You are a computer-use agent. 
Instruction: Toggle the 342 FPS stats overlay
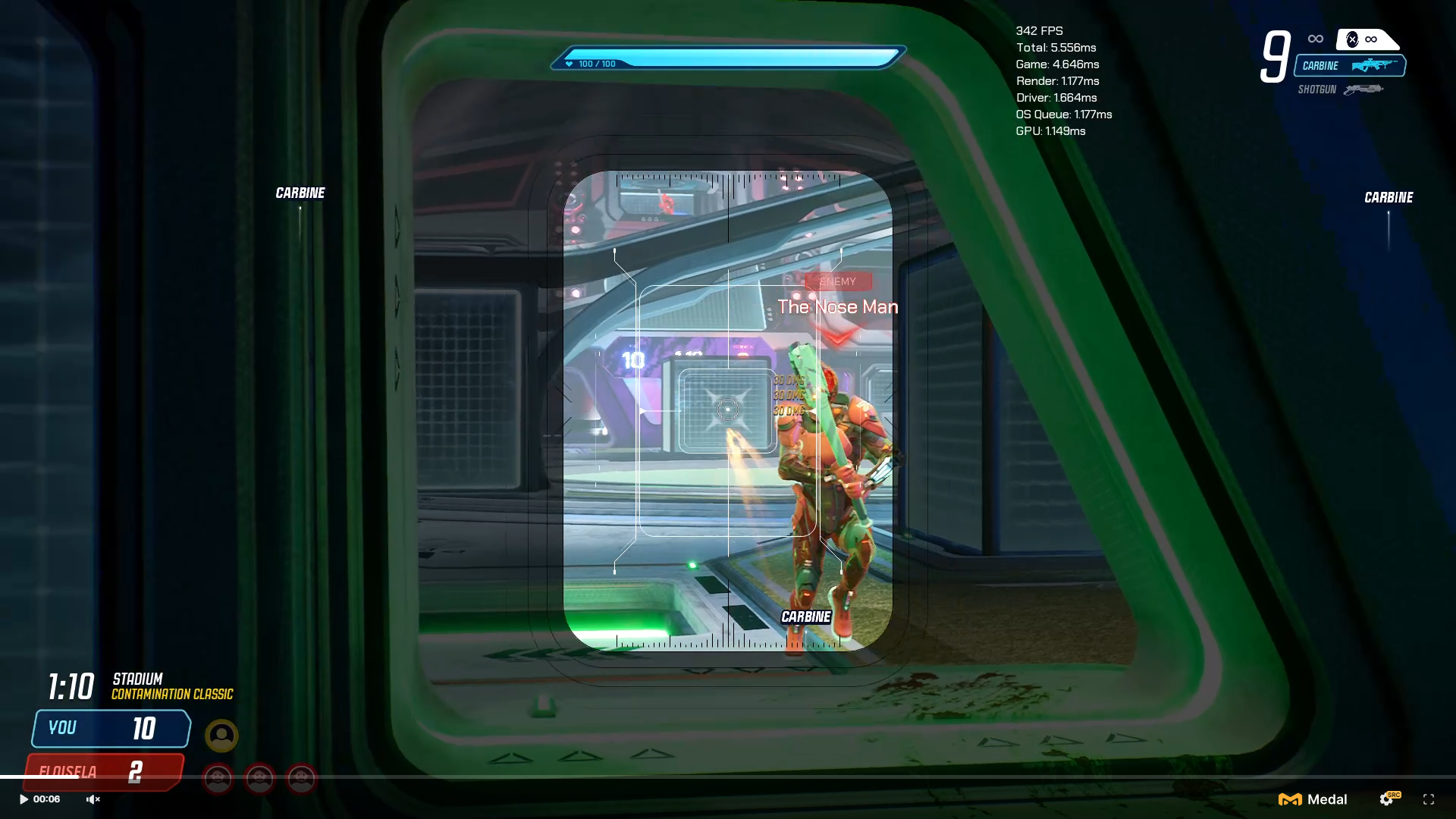1039,31
